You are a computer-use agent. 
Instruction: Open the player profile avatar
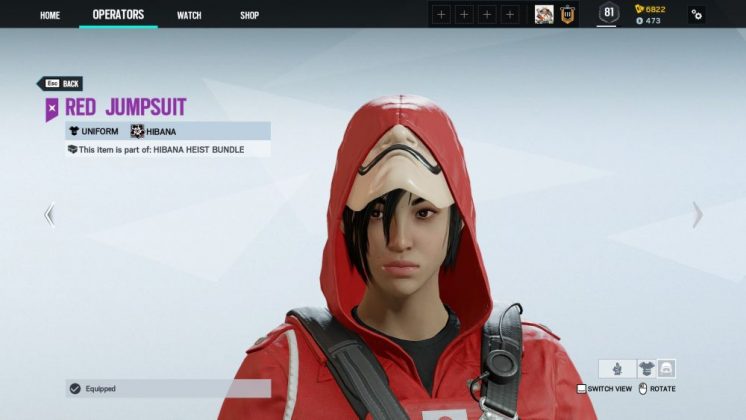tap(544, 14)
